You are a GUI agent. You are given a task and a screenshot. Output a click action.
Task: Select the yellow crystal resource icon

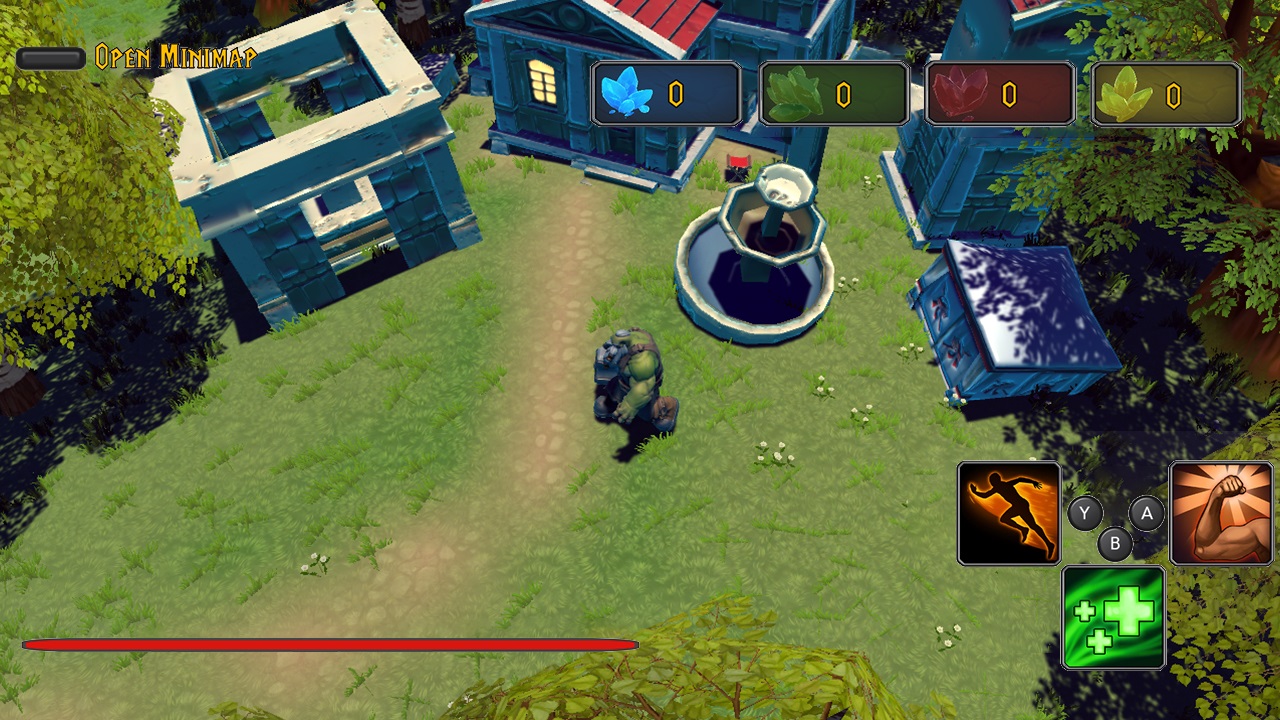(x=1129, y=92)
